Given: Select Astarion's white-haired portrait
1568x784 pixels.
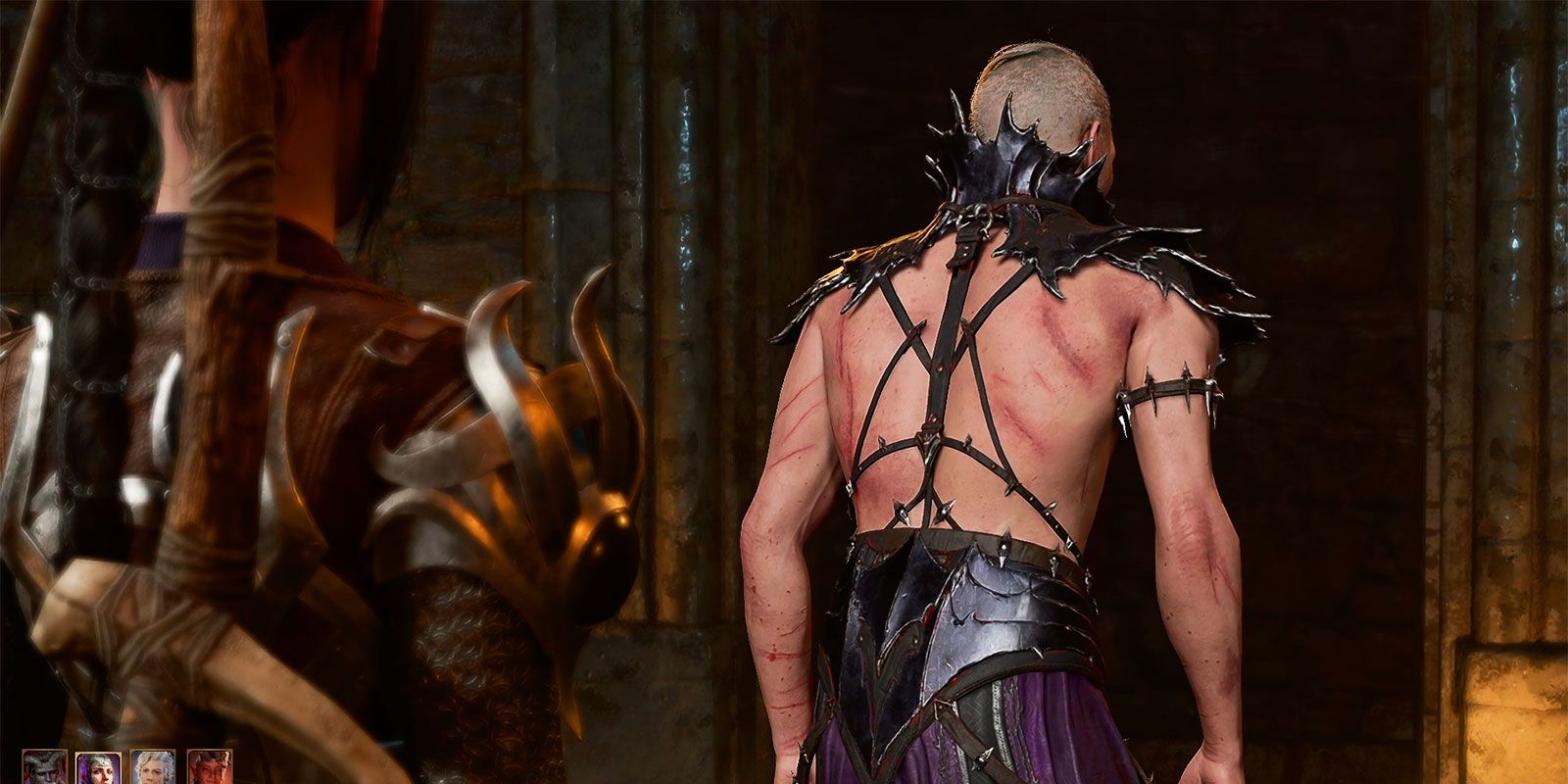Looking at the screenshot, I should 152,769.
